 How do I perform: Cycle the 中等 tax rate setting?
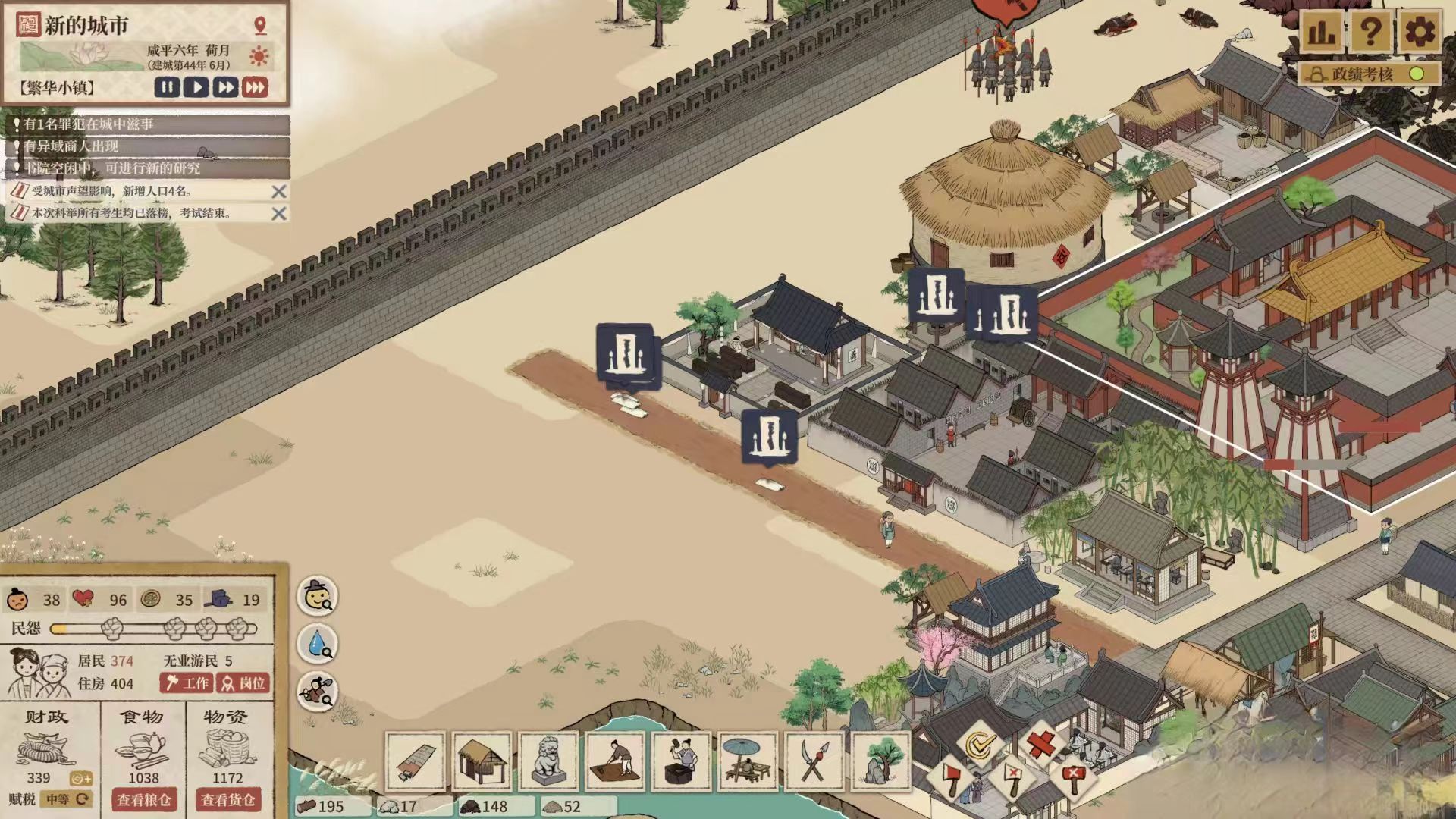tap(67, 799)
